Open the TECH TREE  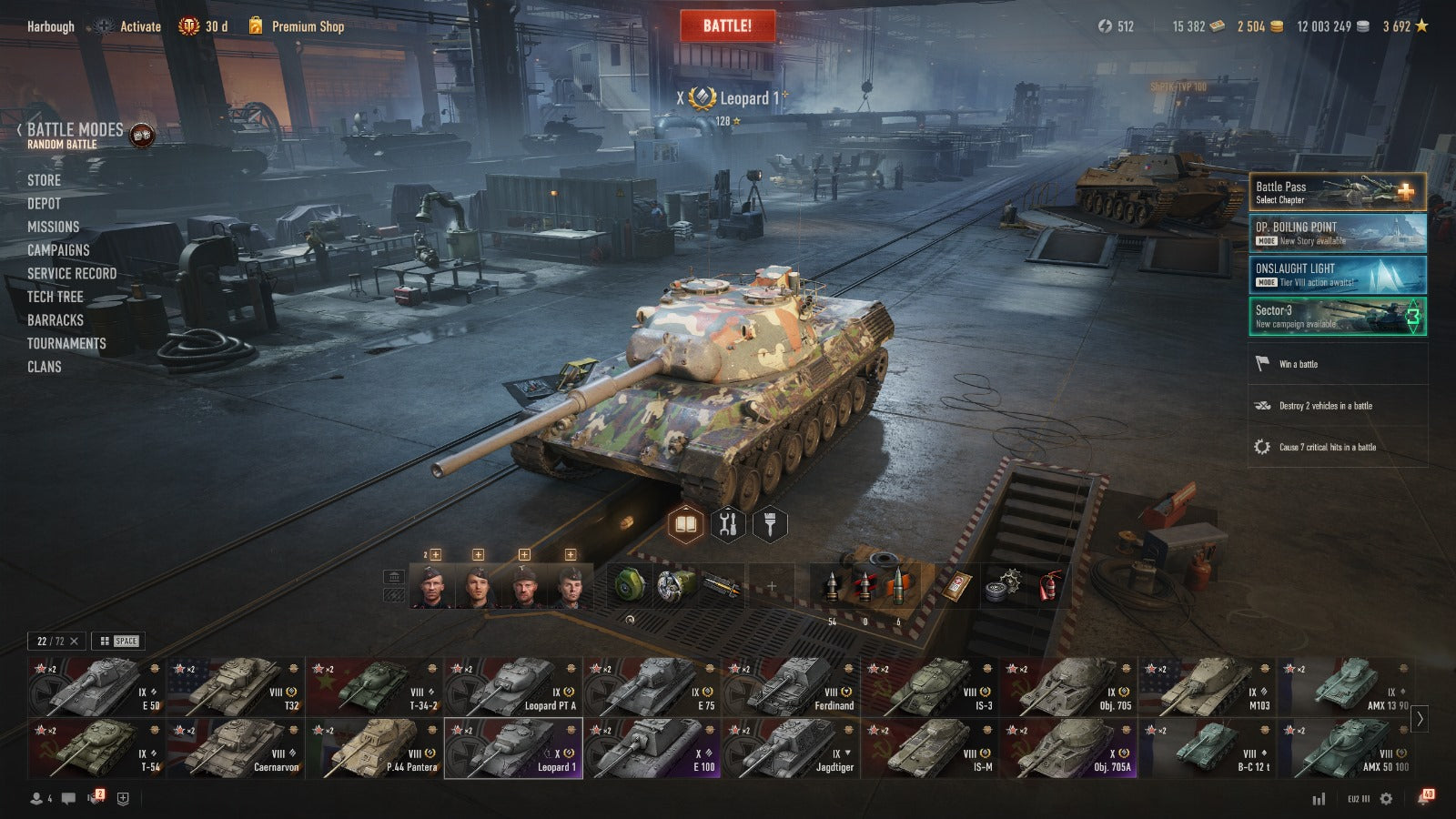pyautogui.click(x=55, y=297)
